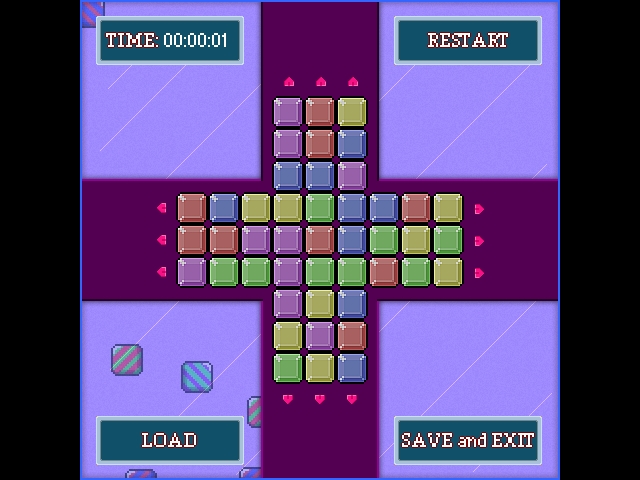Activate the up arrow above the yellow-topped column
Viewport: 640px width, 480px height.
point(352,82)
